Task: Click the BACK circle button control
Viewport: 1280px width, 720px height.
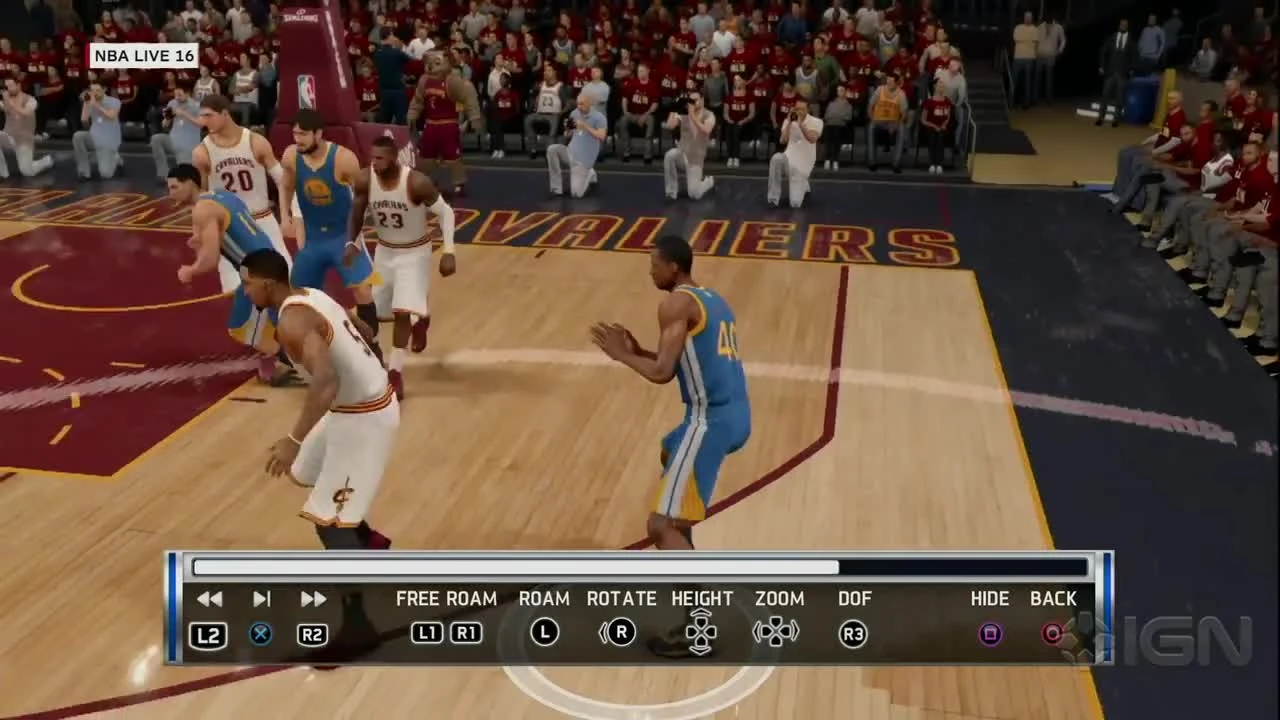Action: click(1052, 633)
